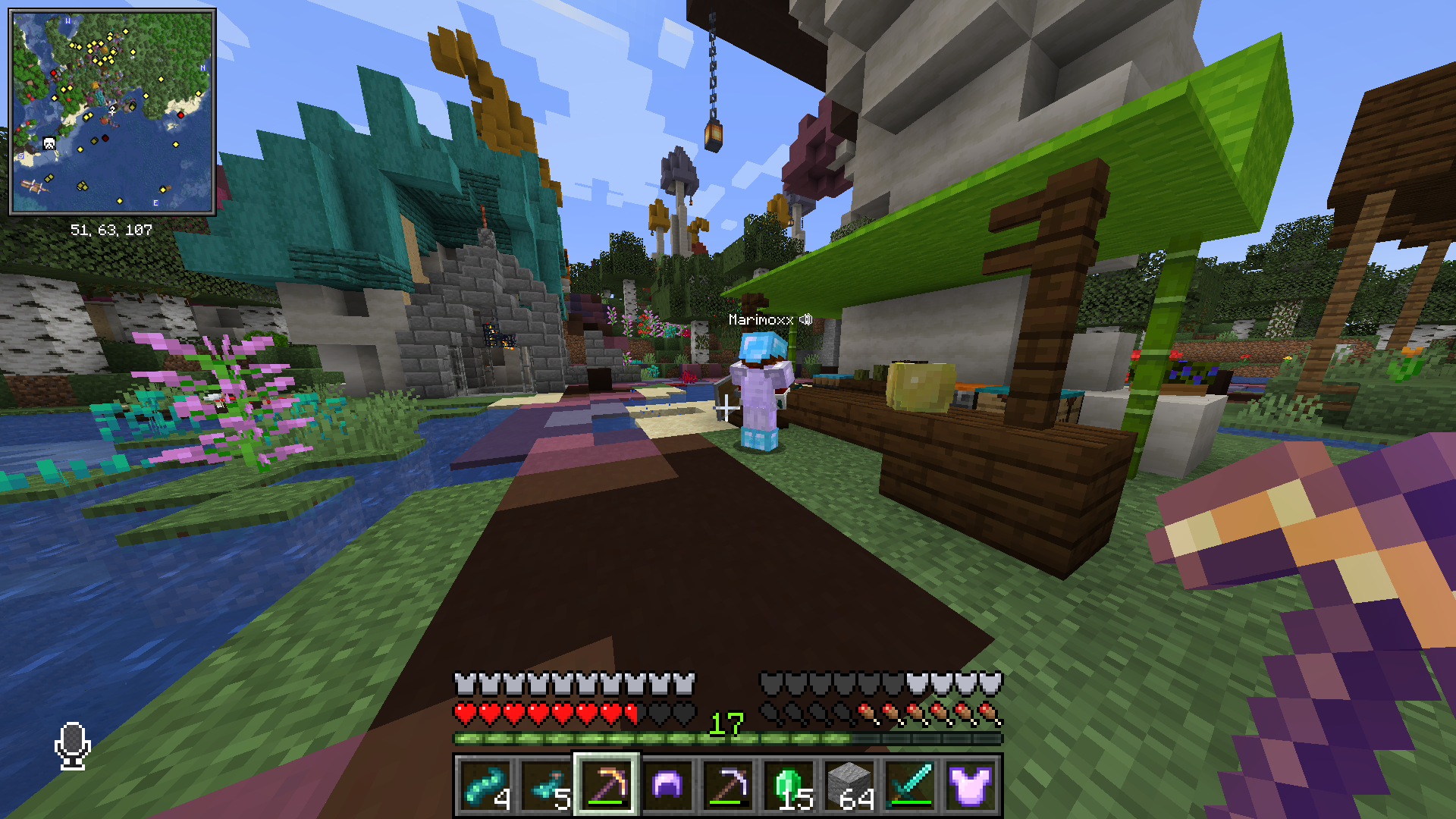Viewport: 1456px width, 819px height.
Task: Select the enchanted pickaxe in hotbar slot three
Action: click(x=607, y=786)
